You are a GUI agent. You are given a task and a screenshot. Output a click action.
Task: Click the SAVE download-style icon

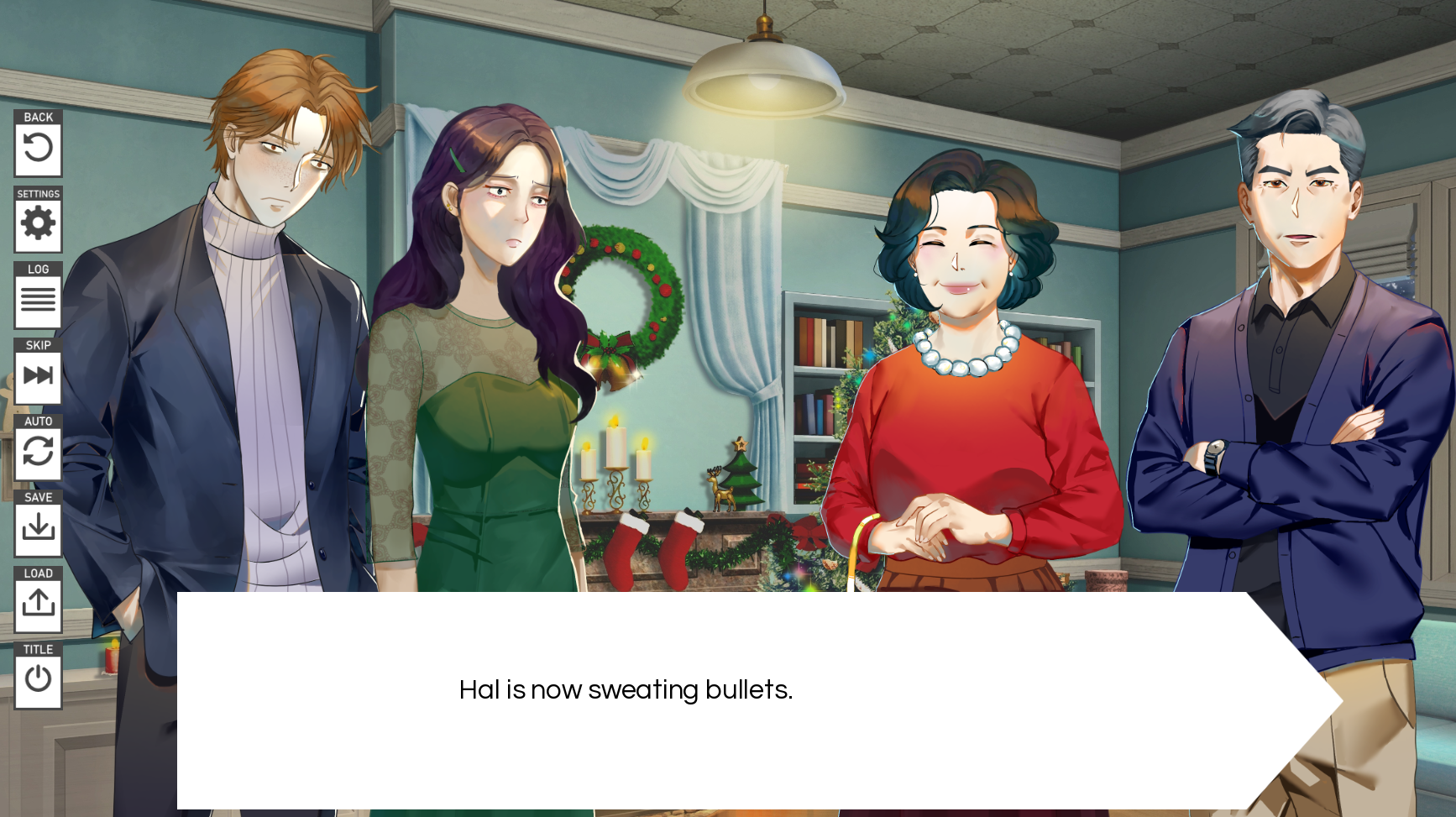click(x=38, y=527)
